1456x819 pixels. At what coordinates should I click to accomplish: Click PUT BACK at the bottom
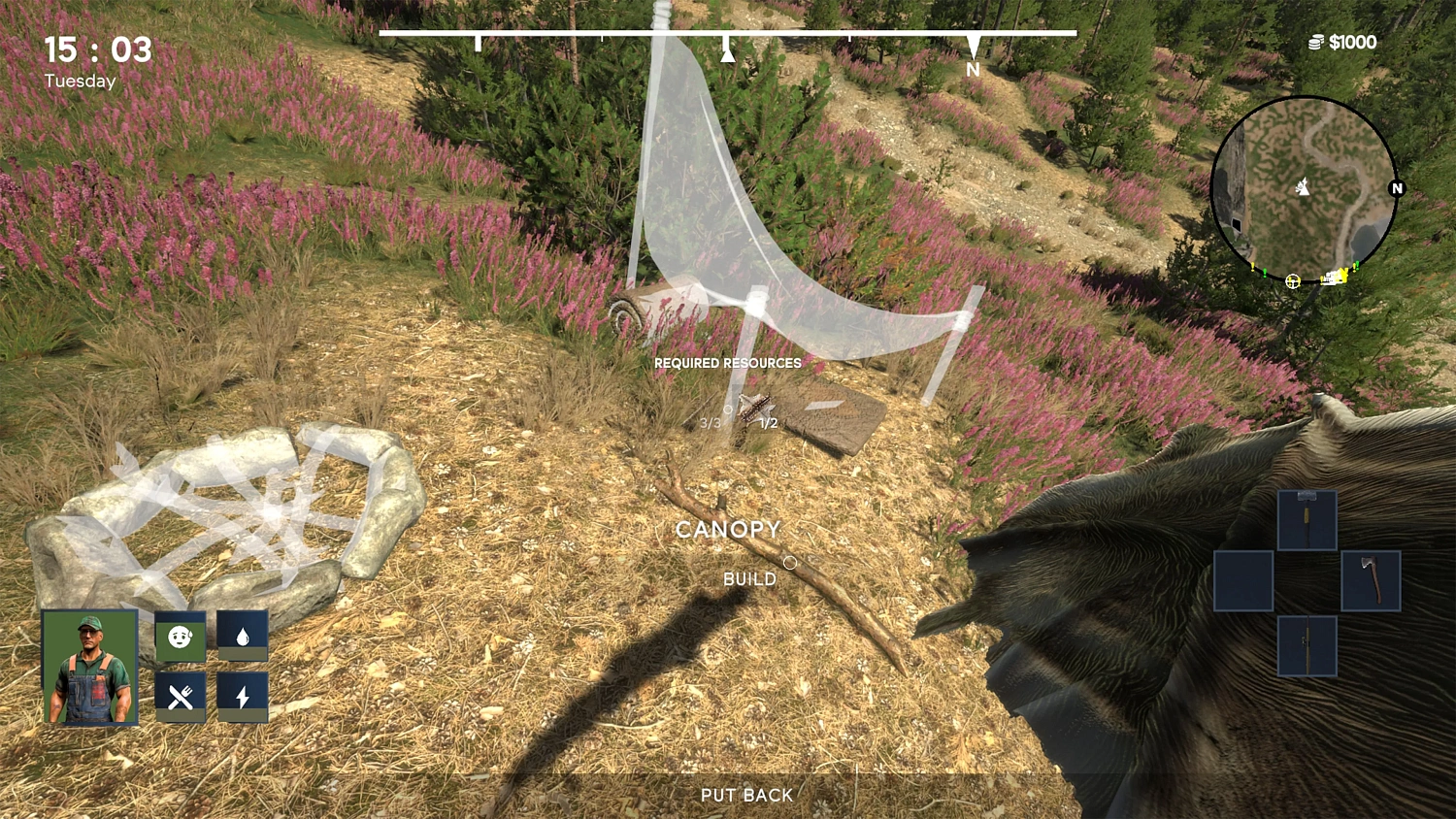click(745, 795)
